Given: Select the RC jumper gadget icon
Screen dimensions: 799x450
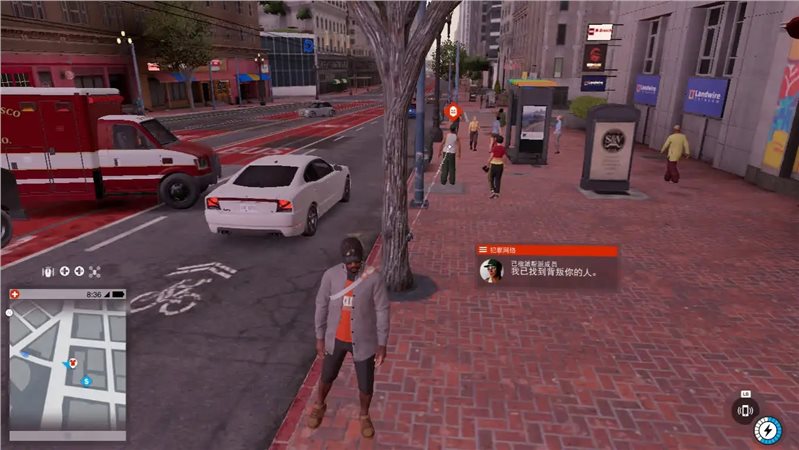Looking at the screenshot, I should pos(47,271).
